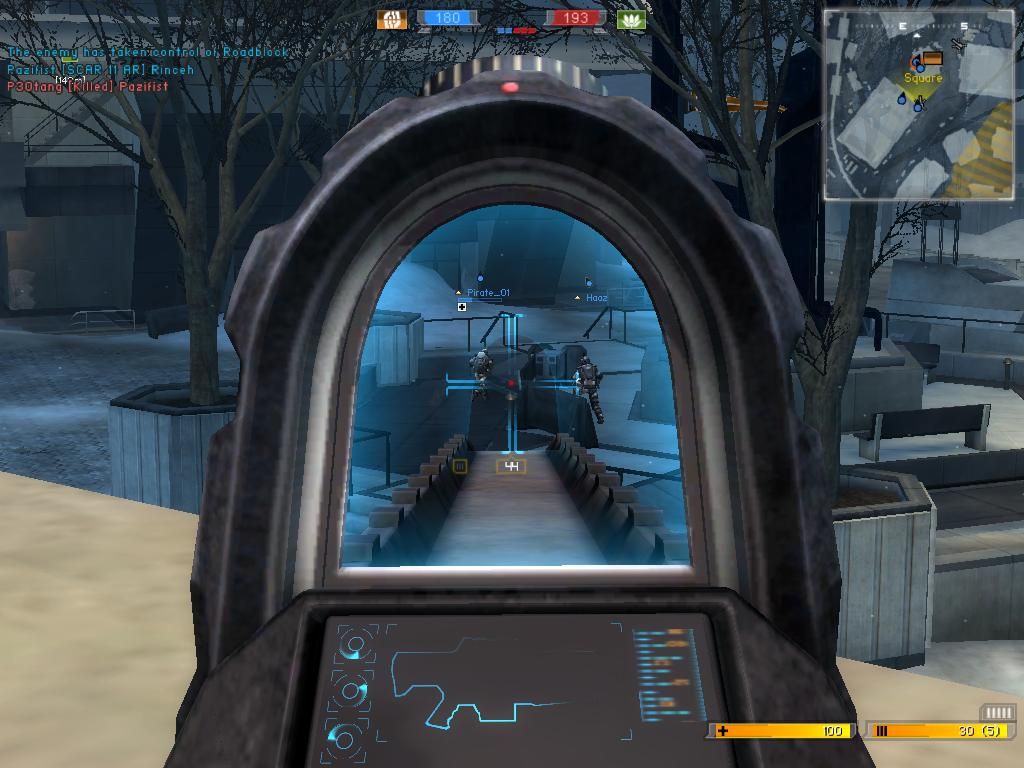Click the orange flag marker on minimap

coord(933,59)
